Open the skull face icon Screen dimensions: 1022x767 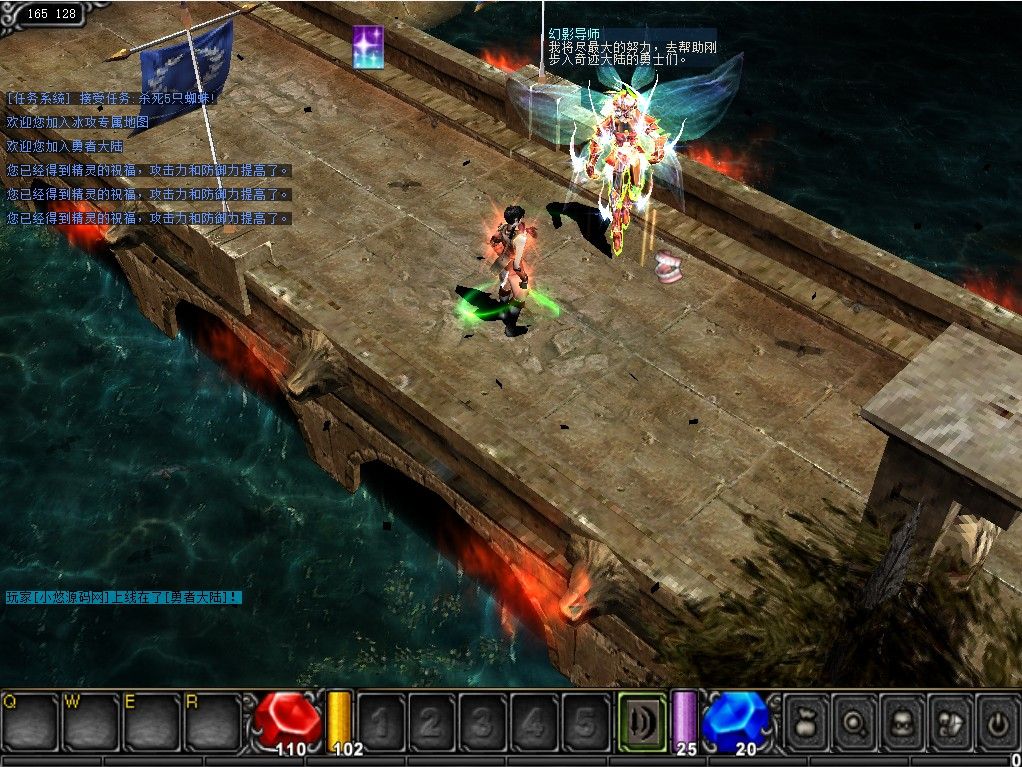tap(903, 722)
